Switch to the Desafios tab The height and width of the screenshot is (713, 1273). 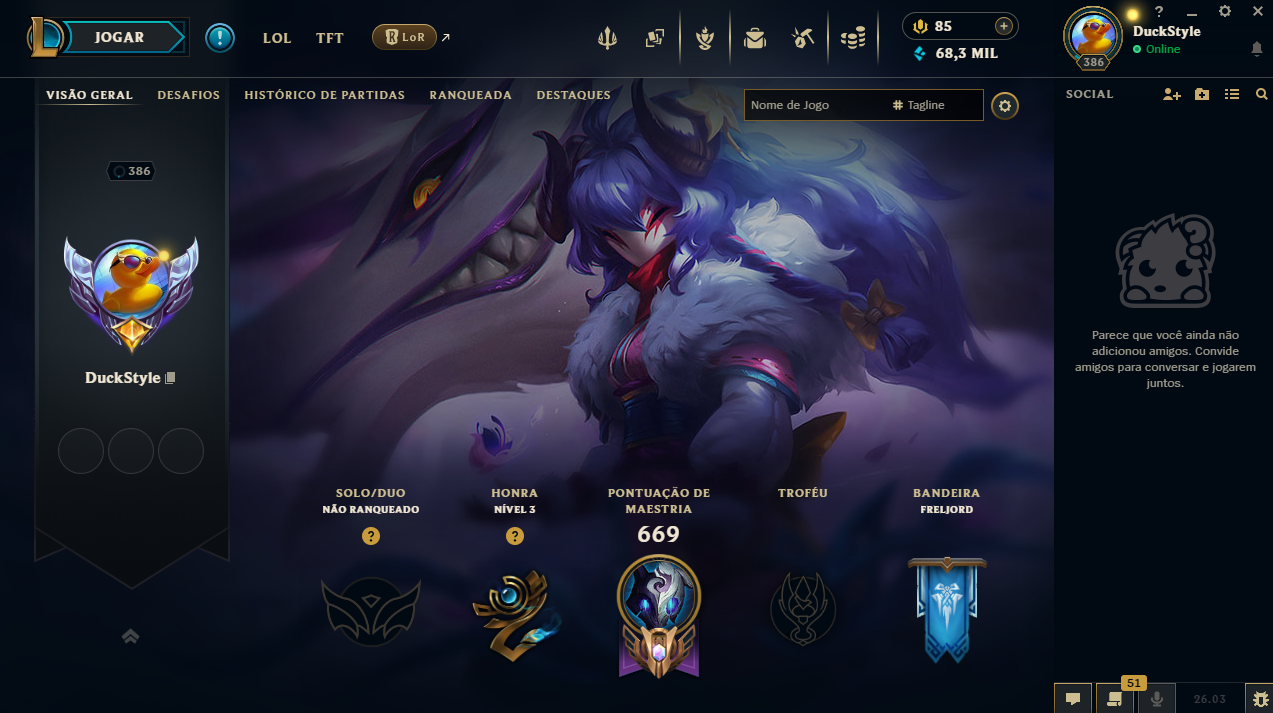tap(188, 95)
